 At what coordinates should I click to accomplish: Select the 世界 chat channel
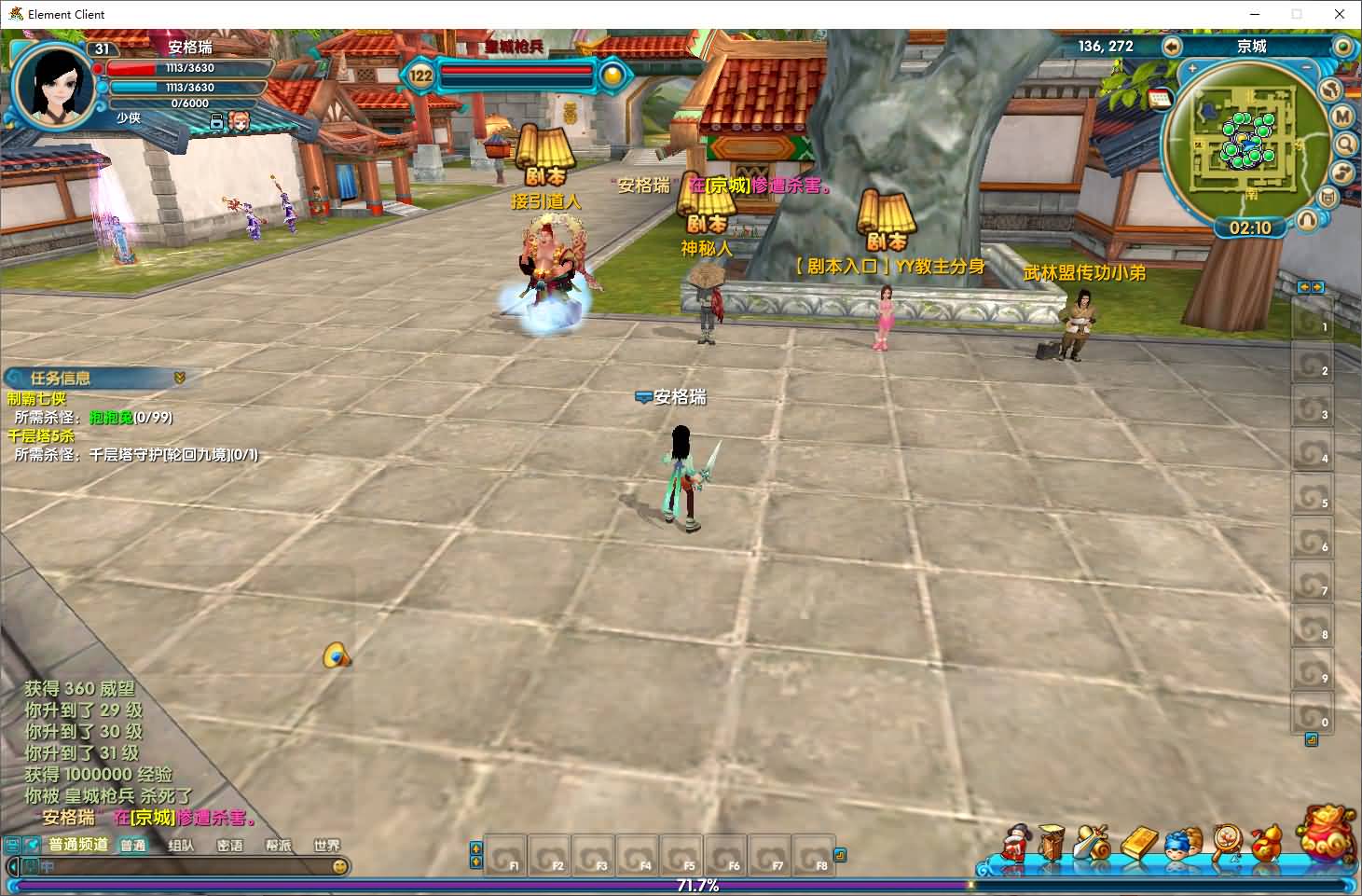[x=326, y=846]
